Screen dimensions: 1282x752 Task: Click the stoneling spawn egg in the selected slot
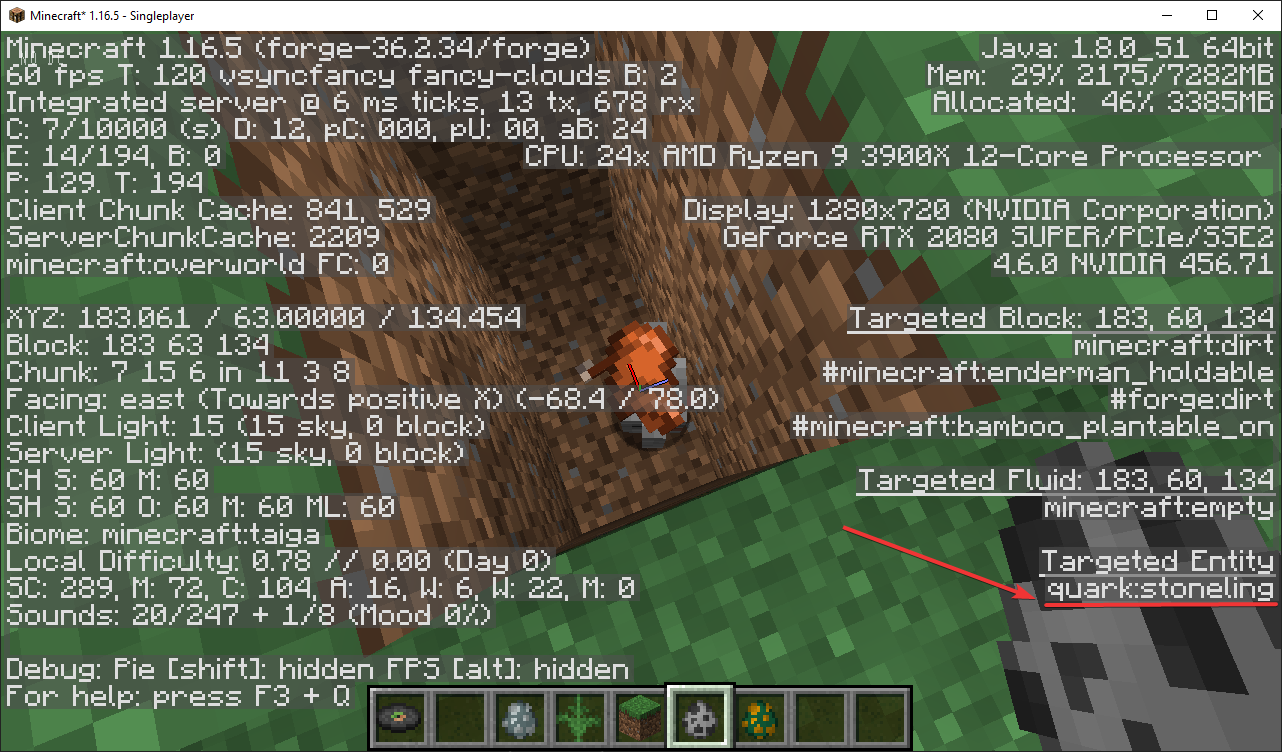(699, 718)
